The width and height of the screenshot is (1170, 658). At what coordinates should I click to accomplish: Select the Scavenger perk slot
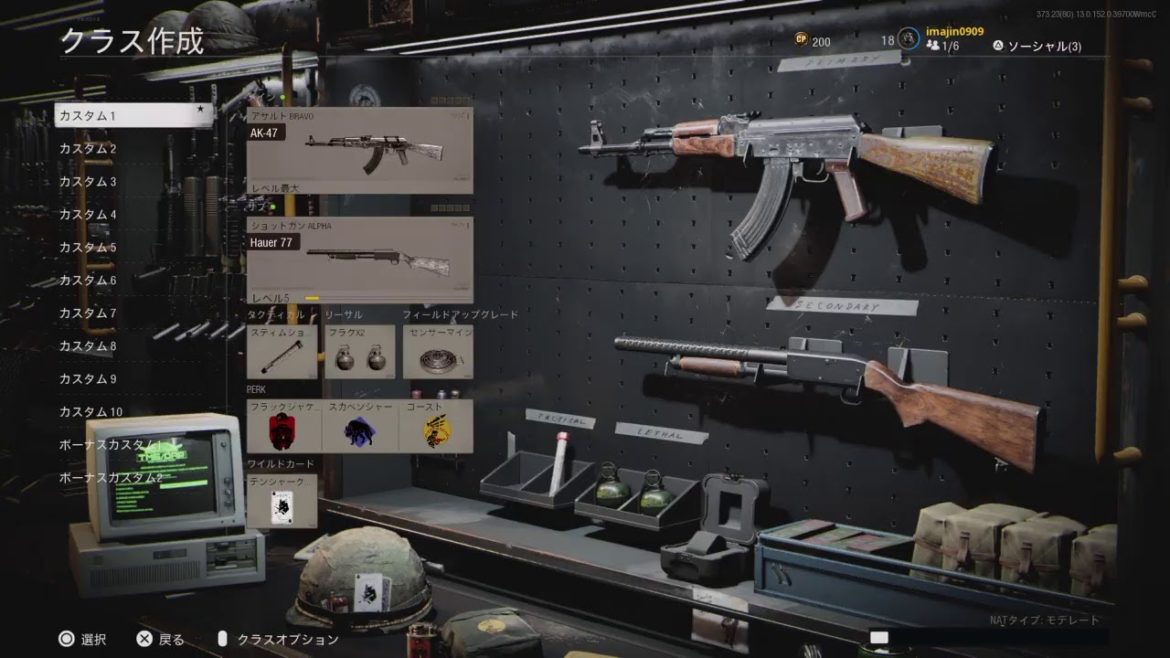point(360,427)
